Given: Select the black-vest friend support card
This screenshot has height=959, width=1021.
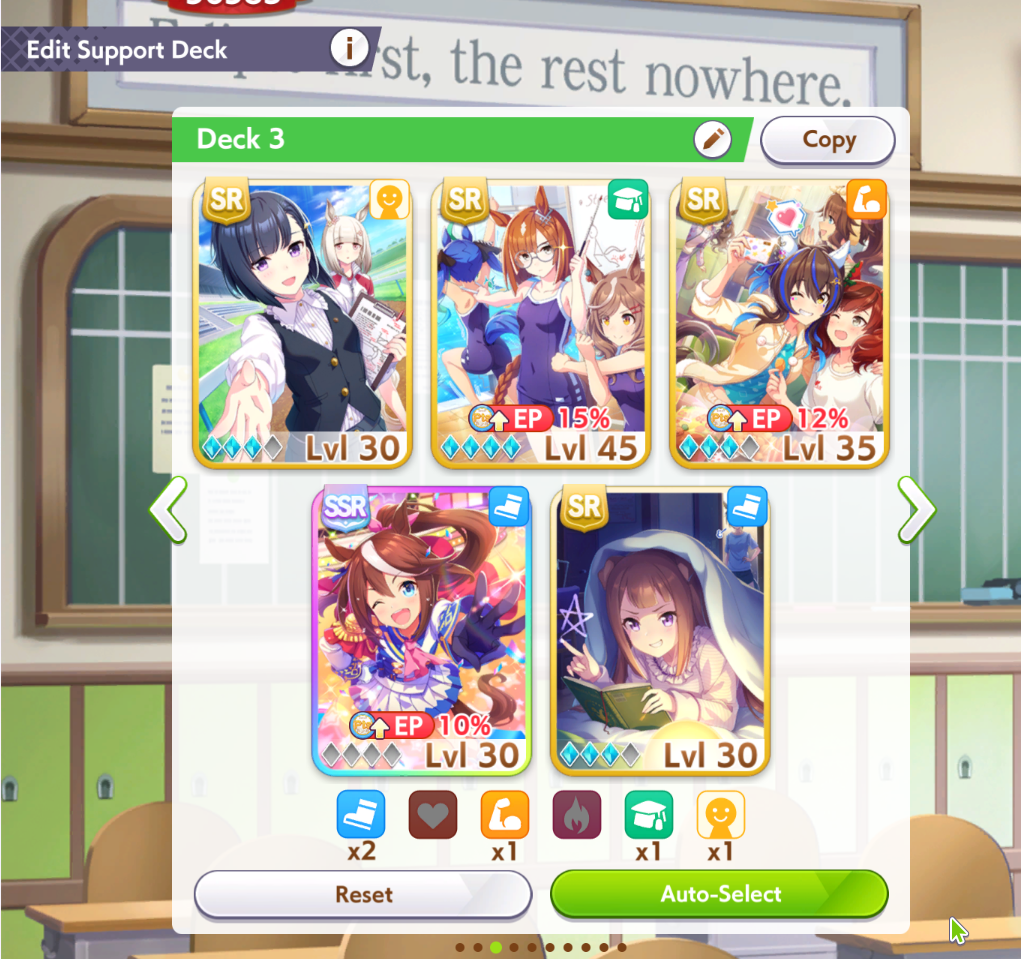Looking at the screenshot, I should [x=302, y=324].
